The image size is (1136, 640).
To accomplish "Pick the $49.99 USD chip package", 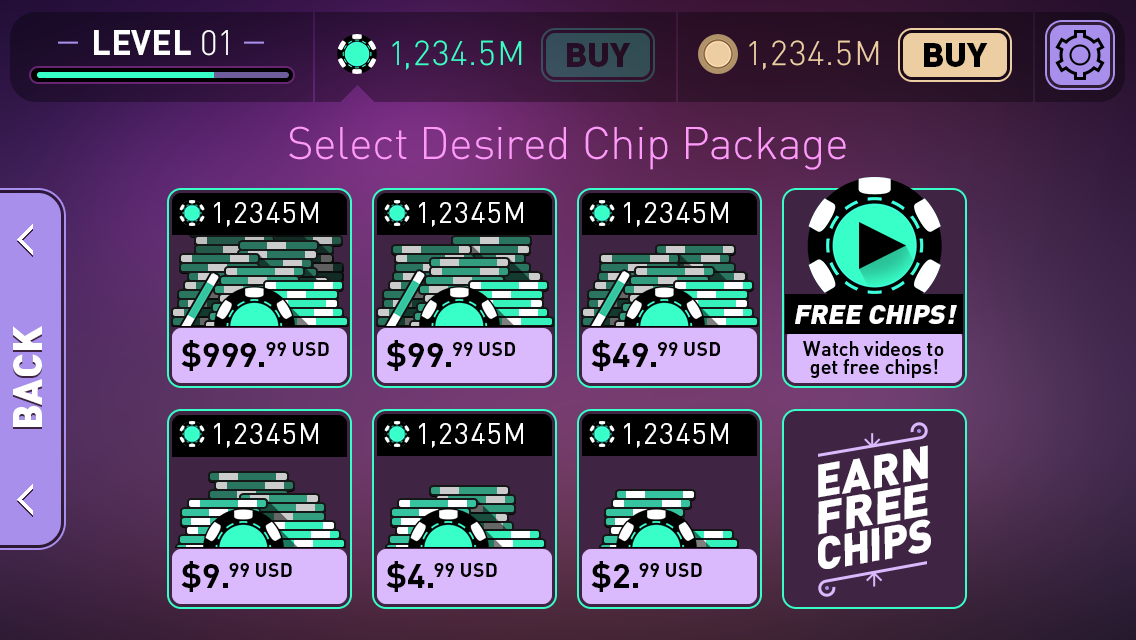I will (x=669, y=288).
